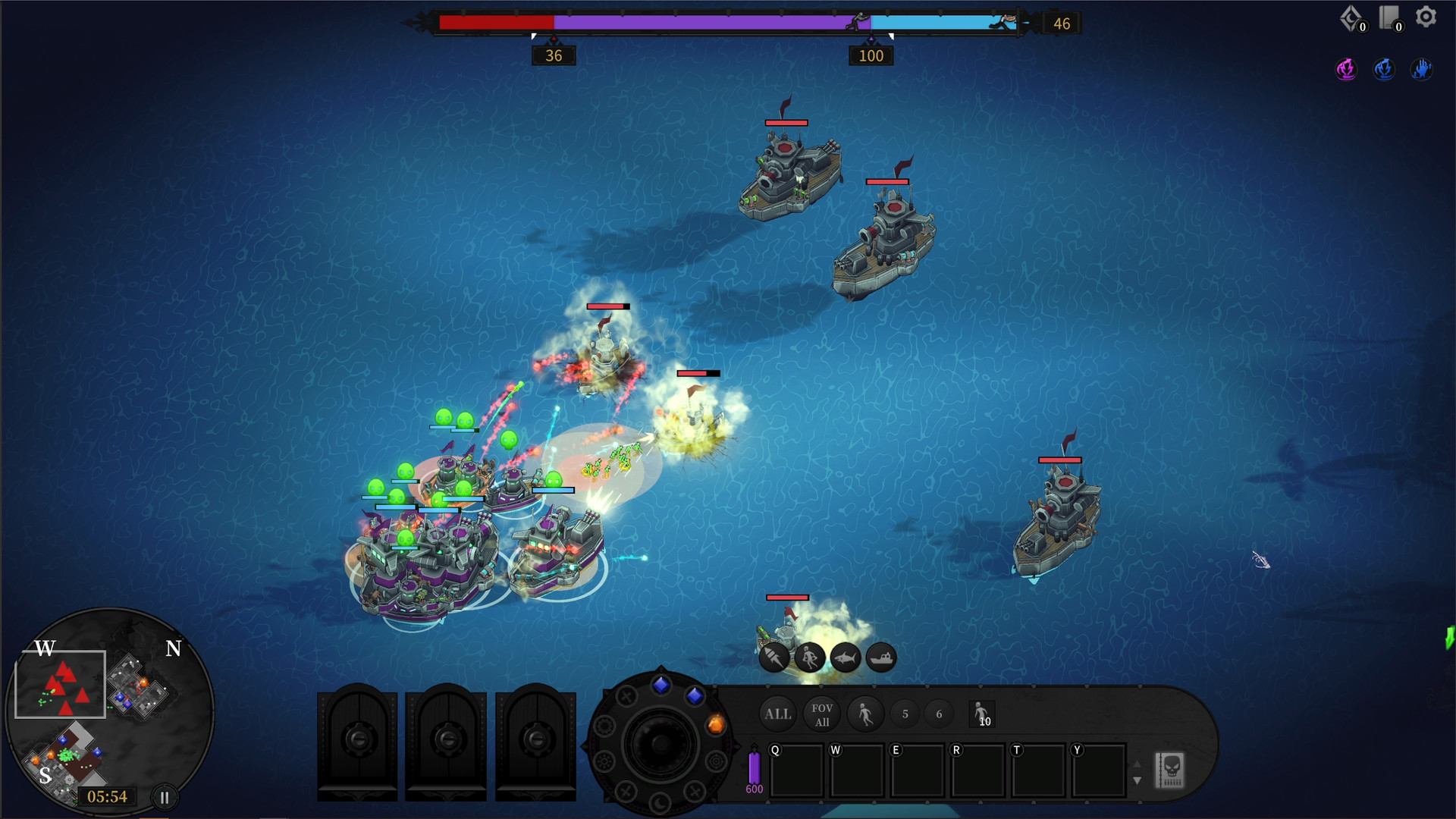Activate the blue clawed hand ability
This screenshot has width=1456, height=819.
click(x=1421, y=69)
